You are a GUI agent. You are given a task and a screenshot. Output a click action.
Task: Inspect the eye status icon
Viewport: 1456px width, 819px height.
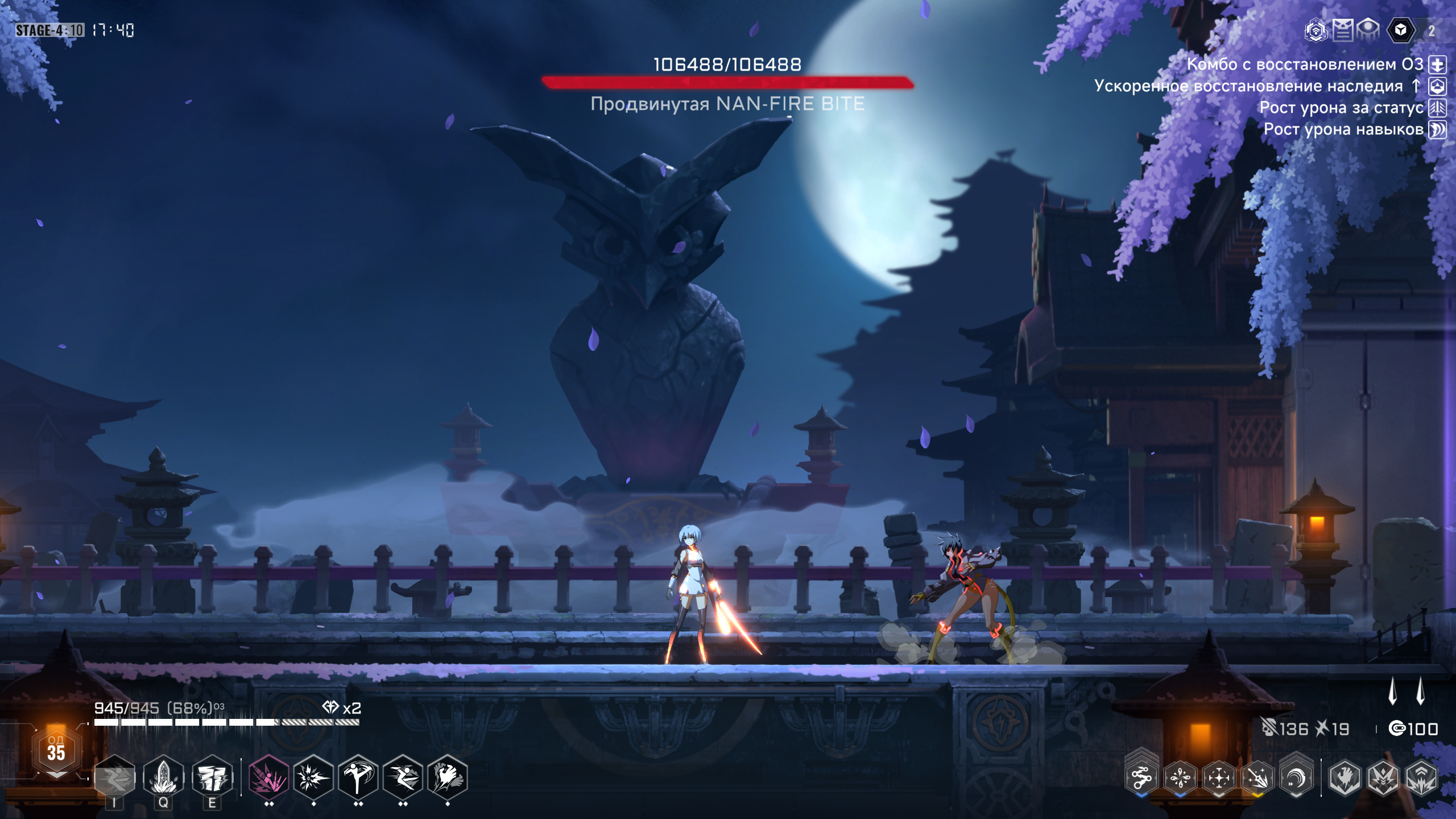(1368, 30)
